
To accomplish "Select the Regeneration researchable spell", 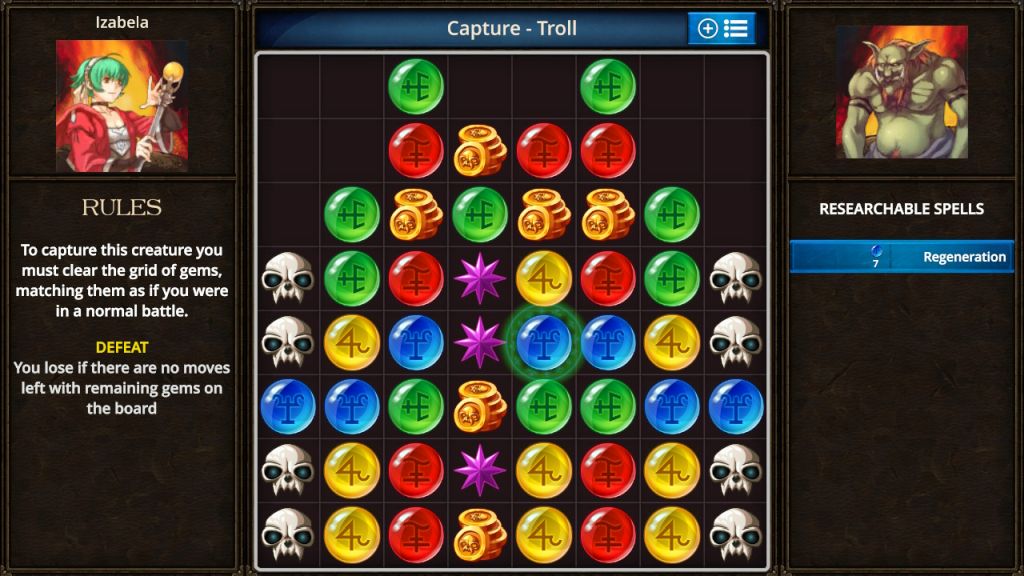I will (x=901, y=257).
